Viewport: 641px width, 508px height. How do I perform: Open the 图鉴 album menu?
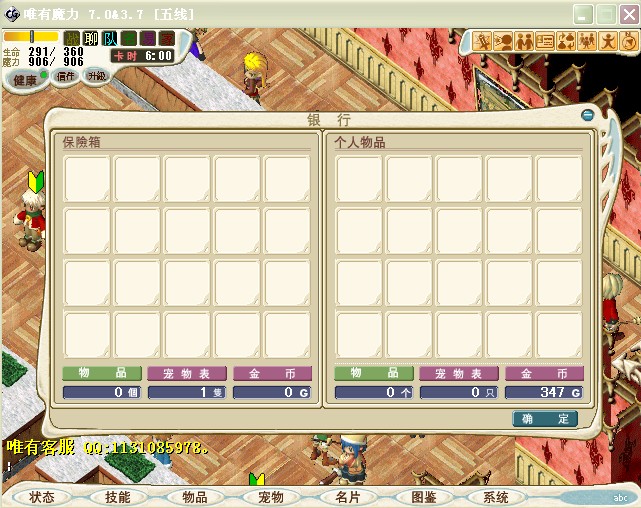423,496
